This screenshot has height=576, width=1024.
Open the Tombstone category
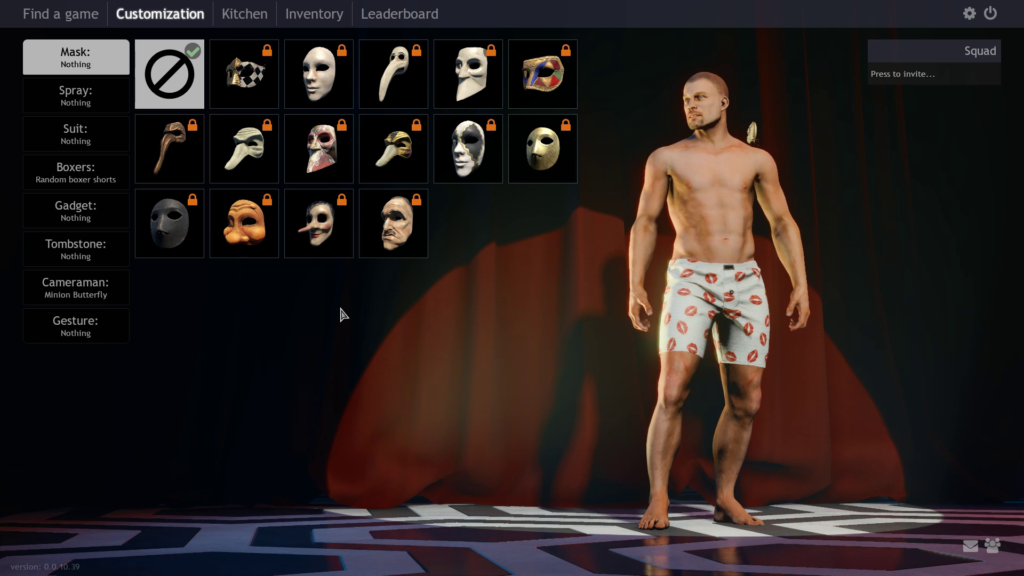click(x=76, y=249)
